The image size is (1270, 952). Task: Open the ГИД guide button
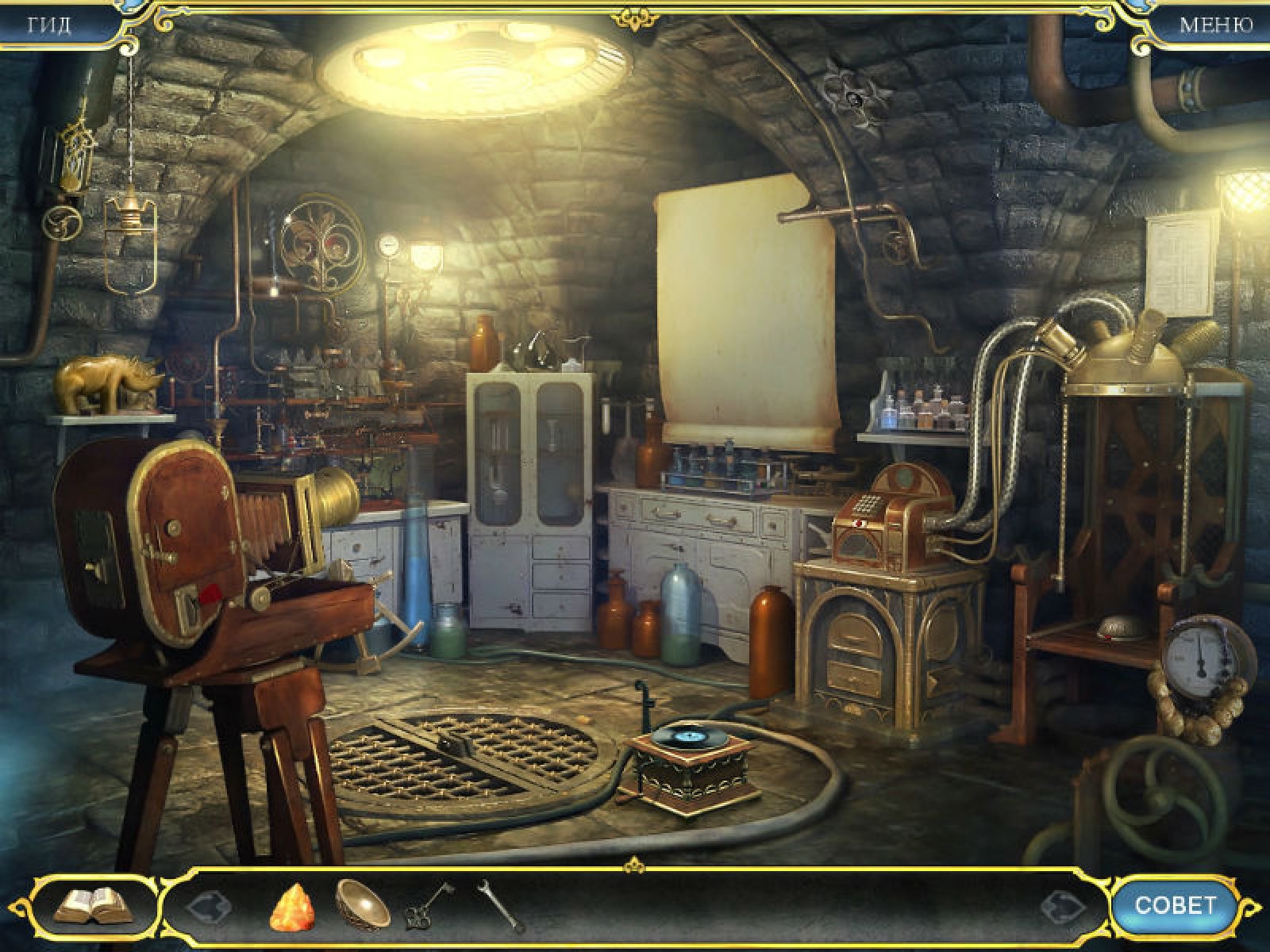click(49, 25)
